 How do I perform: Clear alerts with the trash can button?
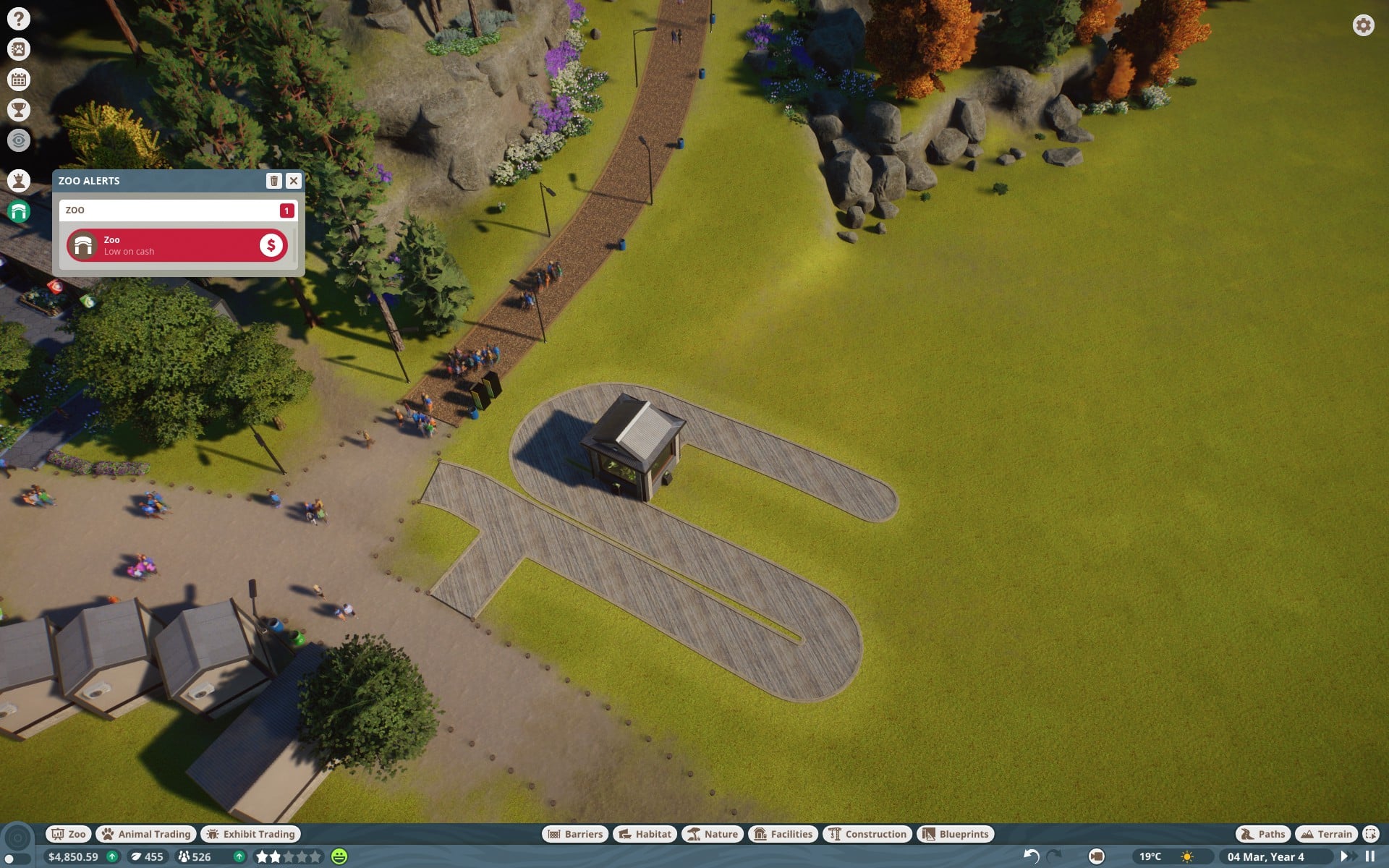click(x=273, y=181)
